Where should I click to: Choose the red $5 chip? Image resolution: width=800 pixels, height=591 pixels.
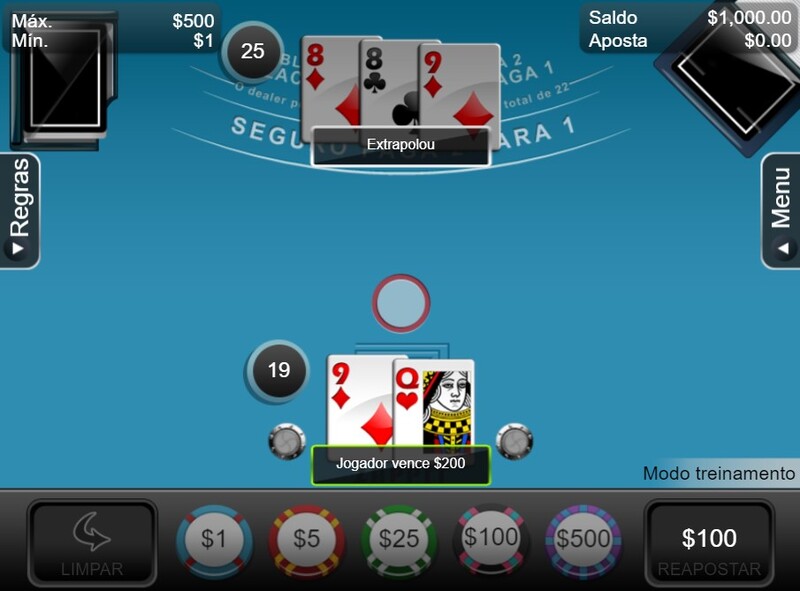[306, 541]
